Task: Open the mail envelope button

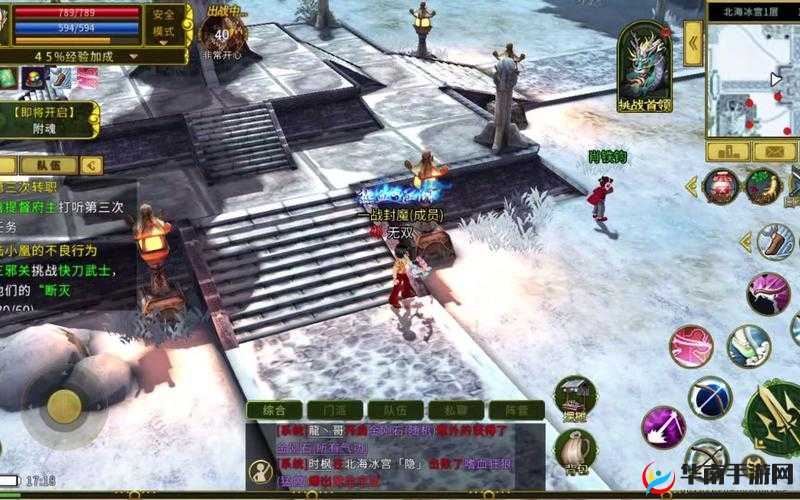Action: tap(776, 151)
